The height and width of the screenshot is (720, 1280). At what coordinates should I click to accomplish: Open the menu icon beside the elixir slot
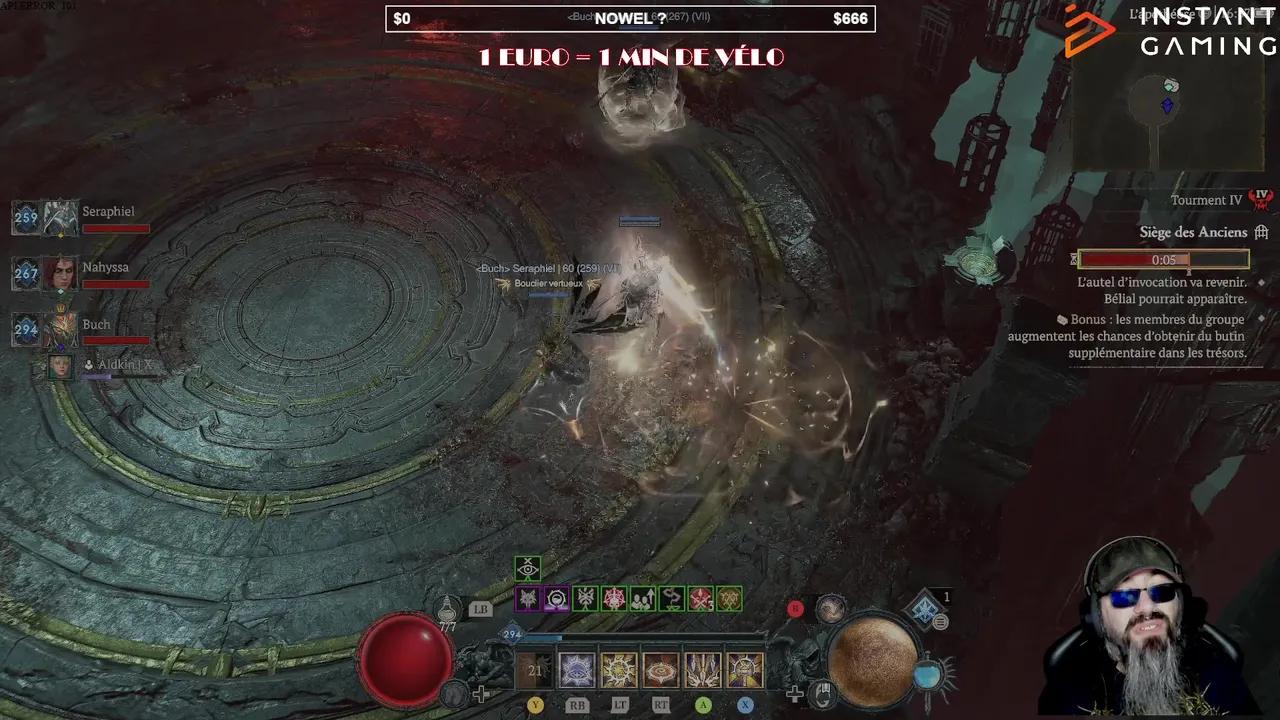[x=942, y=623]
